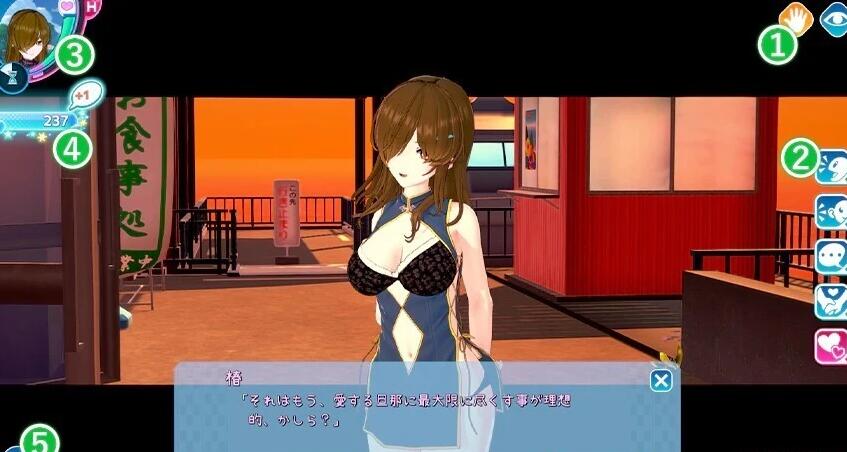The image size is (847, 452).
Task: Select the heart-in-hands command icon
Action: tap(831, 299)
